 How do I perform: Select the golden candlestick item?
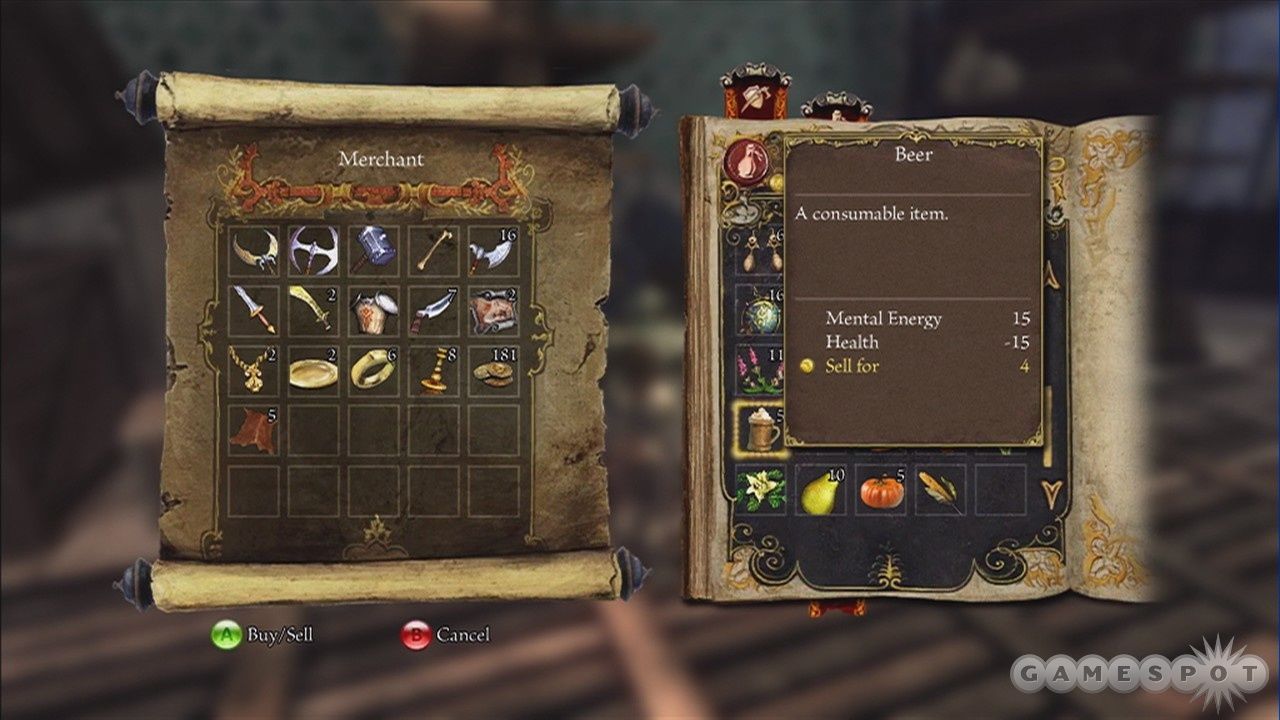coord(433,370)
